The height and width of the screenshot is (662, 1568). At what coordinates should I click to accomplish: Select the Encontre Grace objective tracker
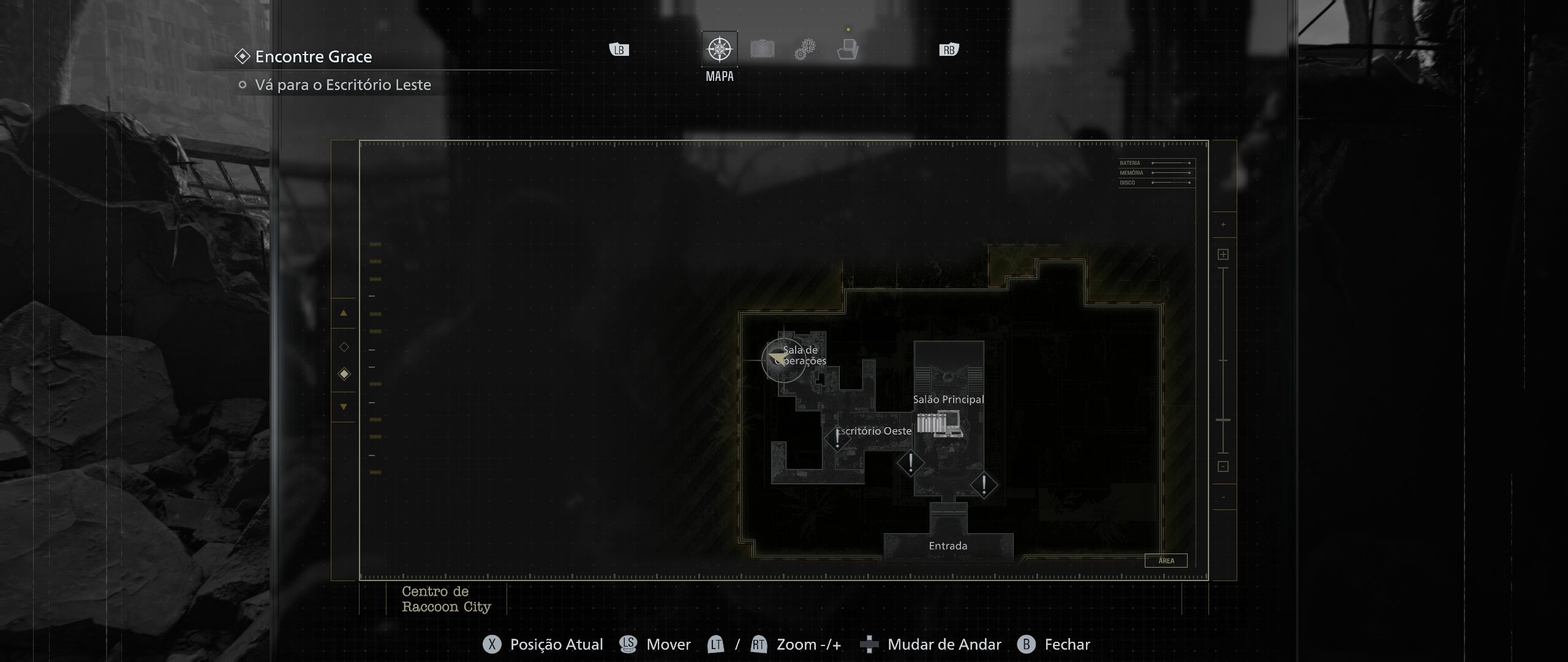(314, 57)
